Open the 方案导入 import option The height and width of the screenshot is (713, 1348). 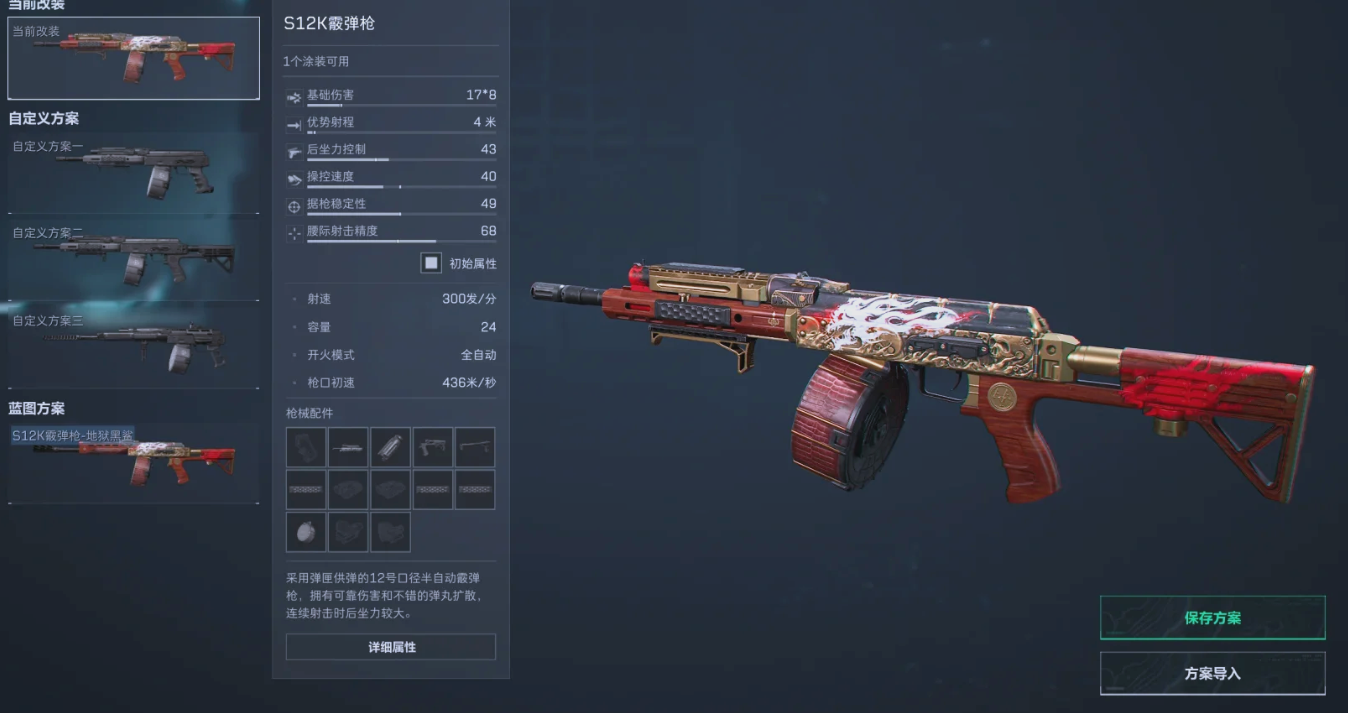tap(1212, 673)
